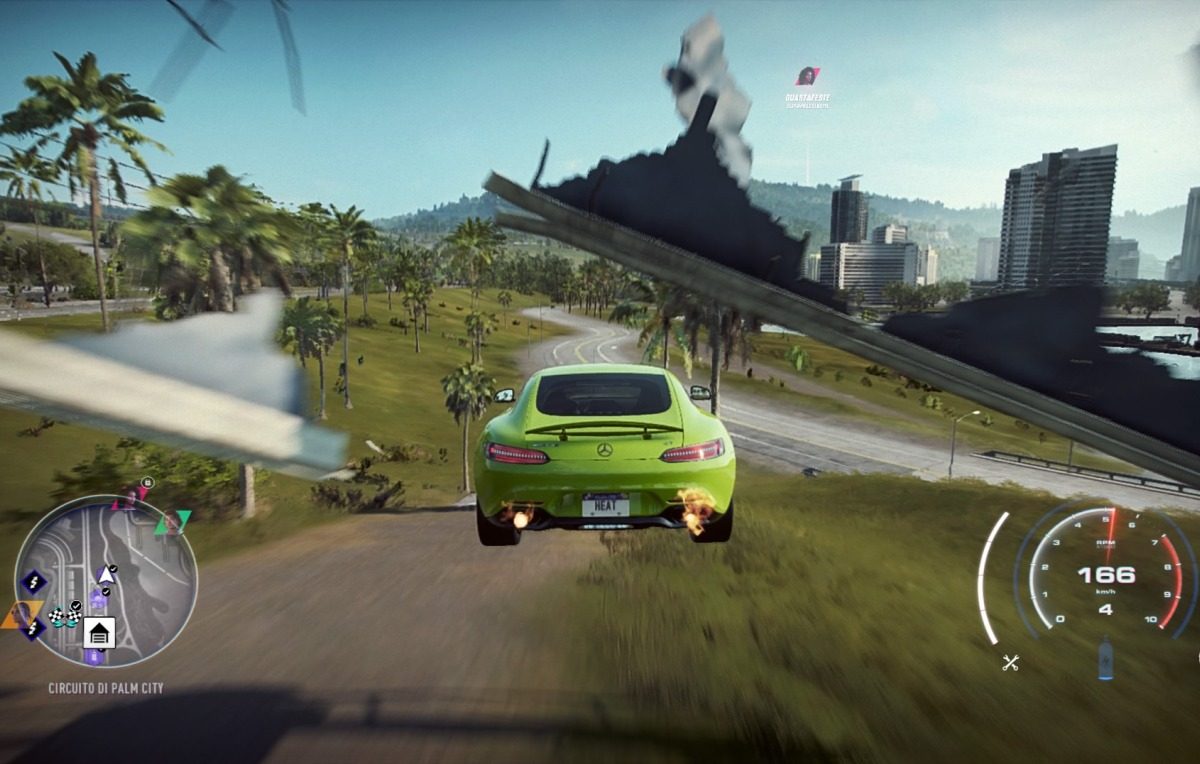Open the circular minimap
The height and width of the screenshot is (764, 1200).
pos(105,581)
